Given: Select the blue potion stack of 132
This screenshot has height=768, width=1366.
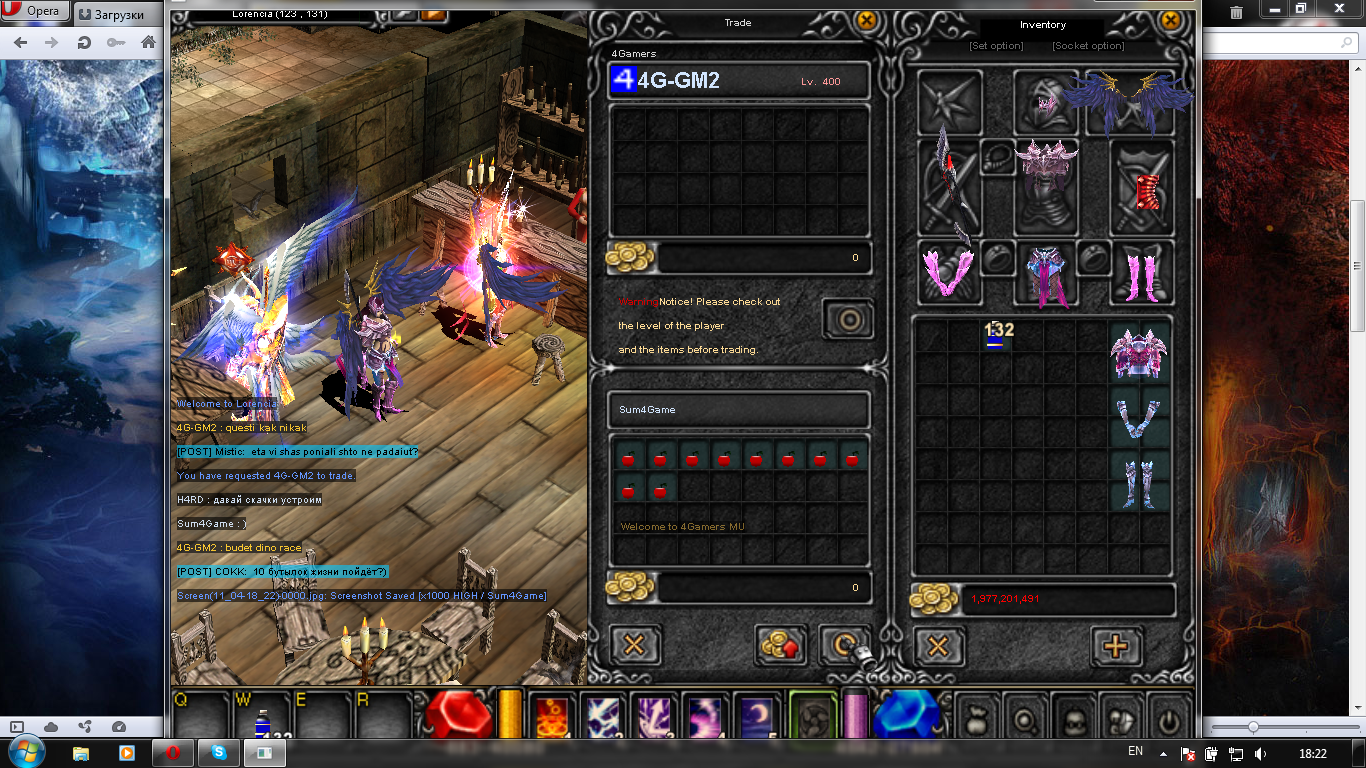Looking at the screenshot, I should point(996,337).
